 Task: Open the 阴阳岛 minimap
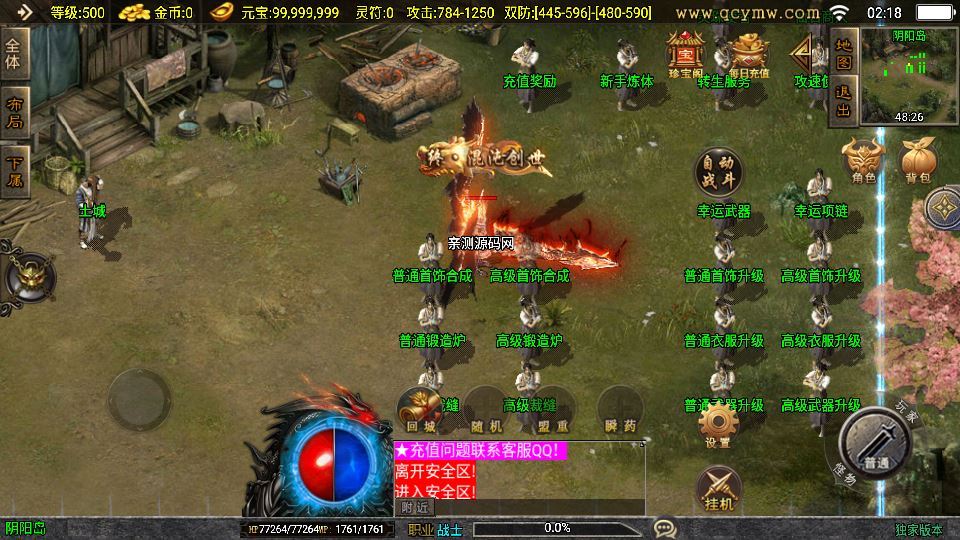[x=909, y=75]
